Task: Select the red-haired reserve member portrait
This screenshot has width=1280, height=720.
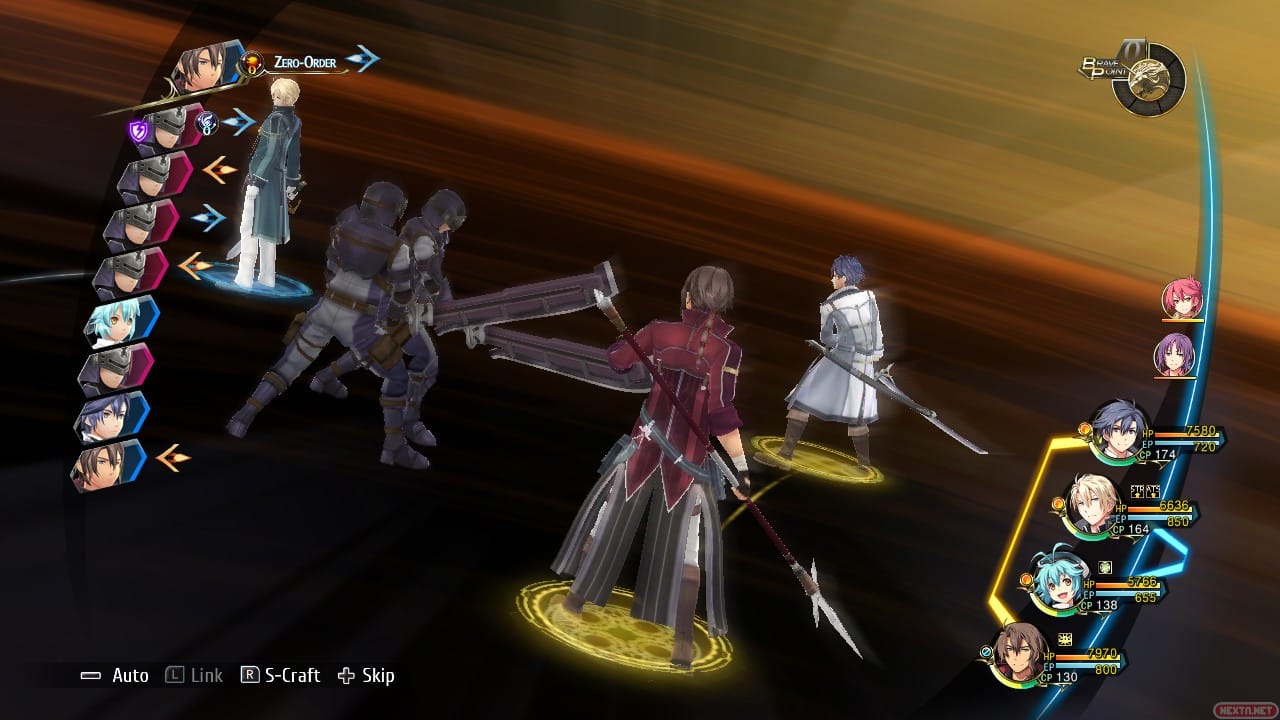Action: point(1180,299)
